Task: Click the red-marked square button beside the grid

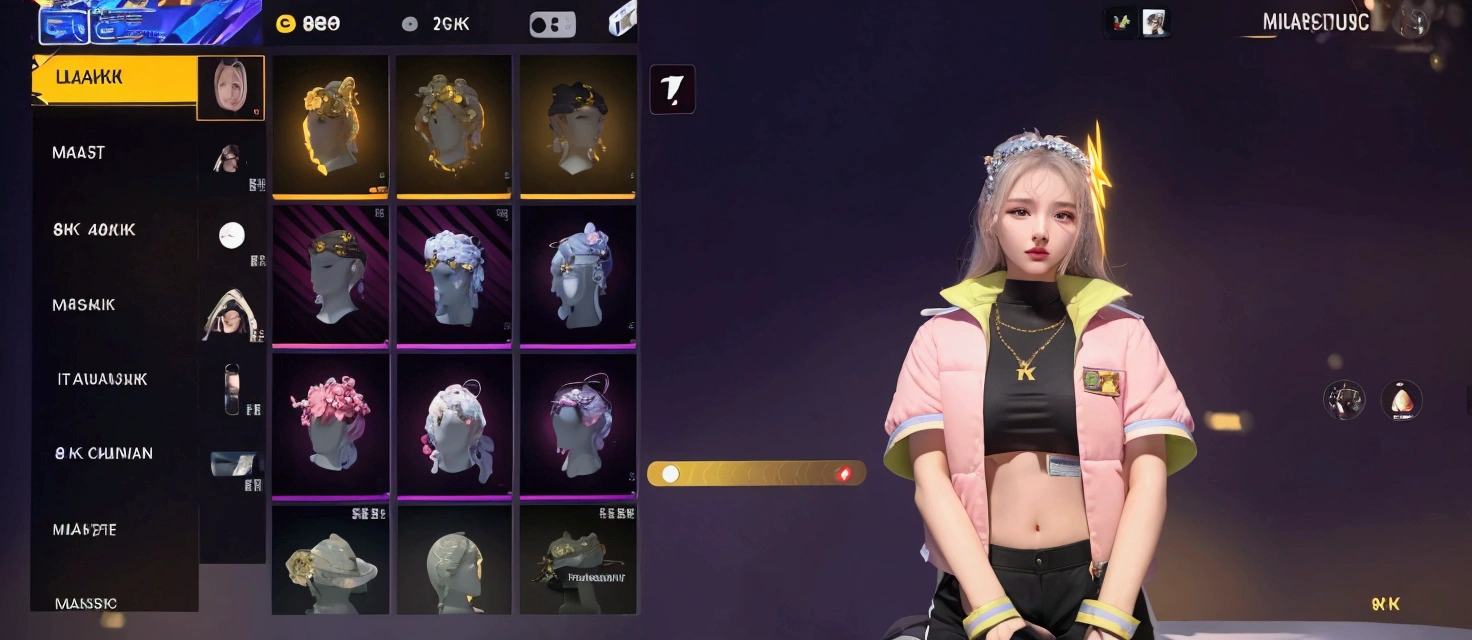Action: 672,90
